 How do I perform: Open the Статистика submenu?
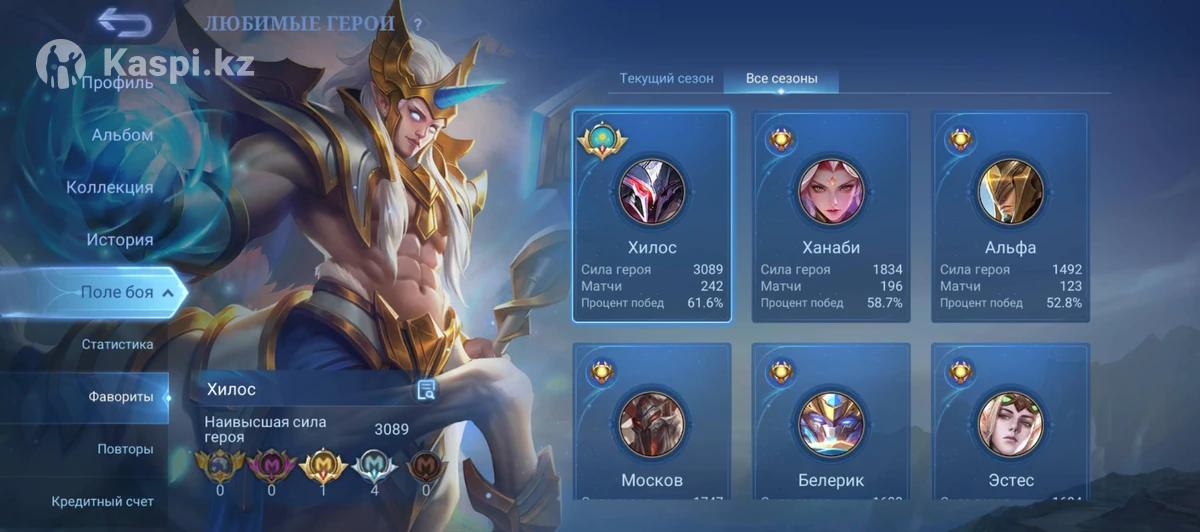click(x=117, y=344)
